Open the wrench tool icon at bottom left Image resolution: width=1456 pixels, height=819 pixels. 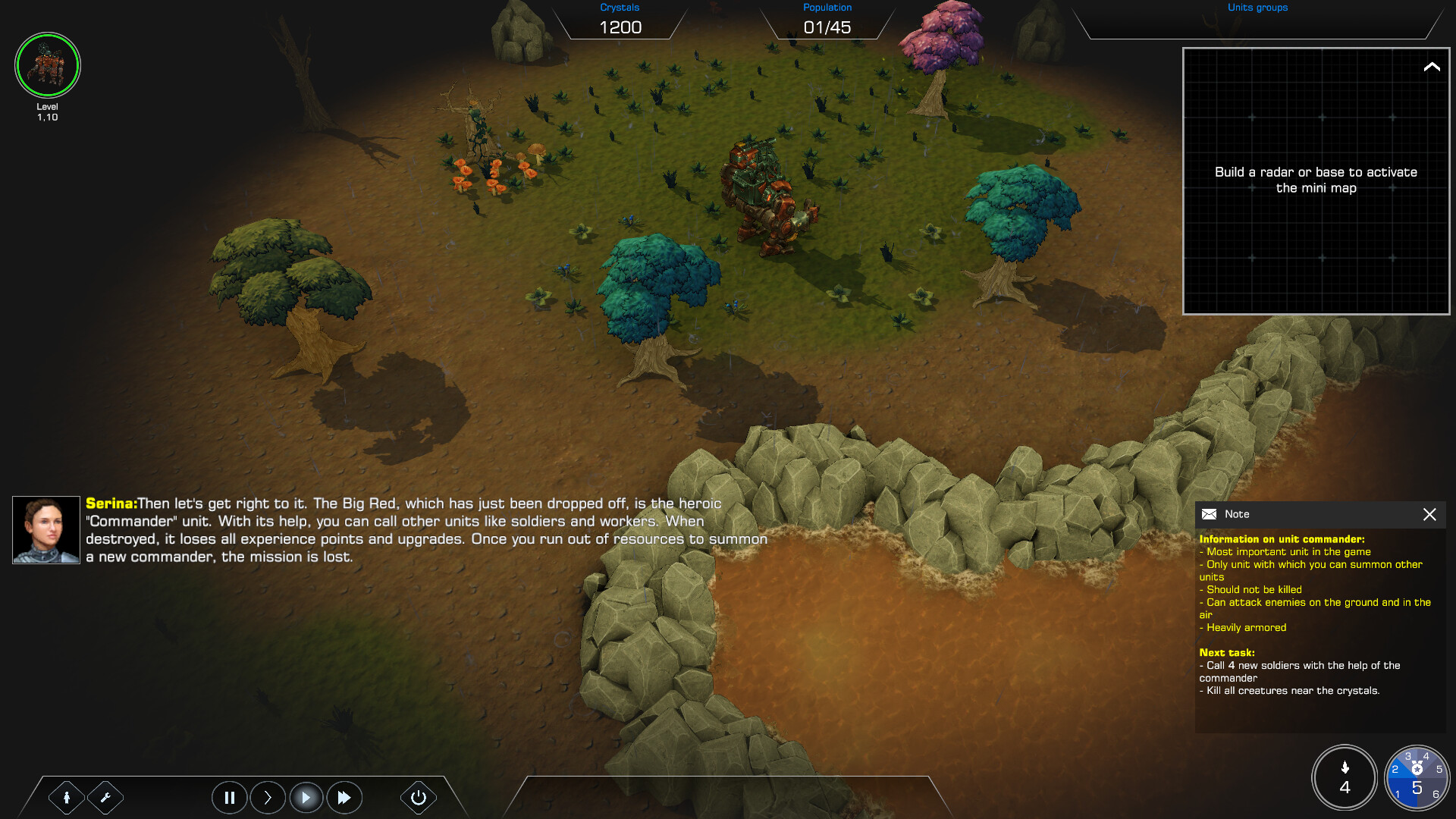coord(105,798)
